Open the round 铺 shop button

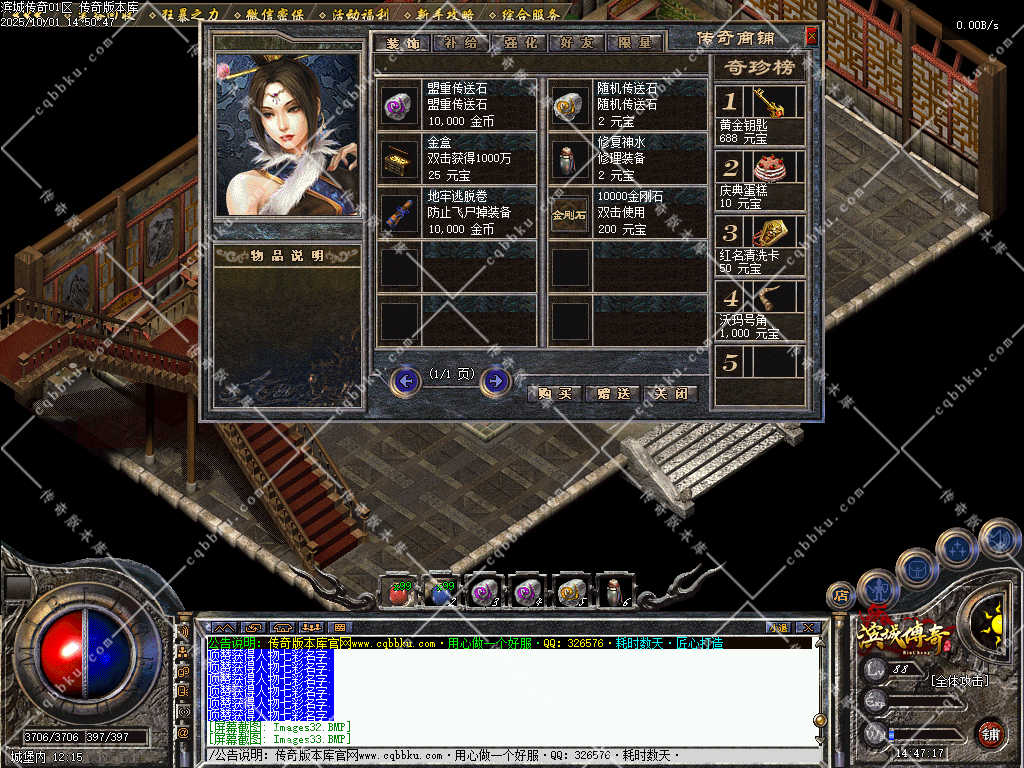click(x=990, y=733)
